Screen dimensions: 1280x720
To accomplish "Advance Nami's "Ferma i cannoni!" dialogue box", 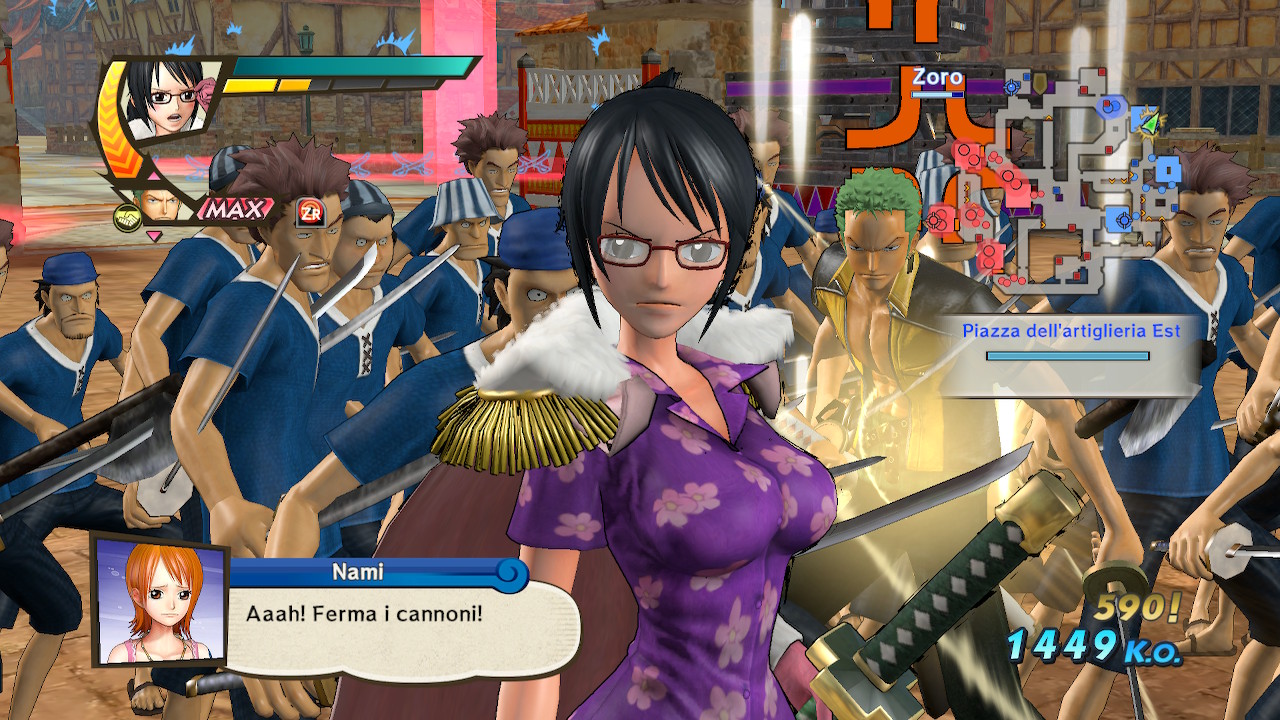I will click(x=390, y=613).
